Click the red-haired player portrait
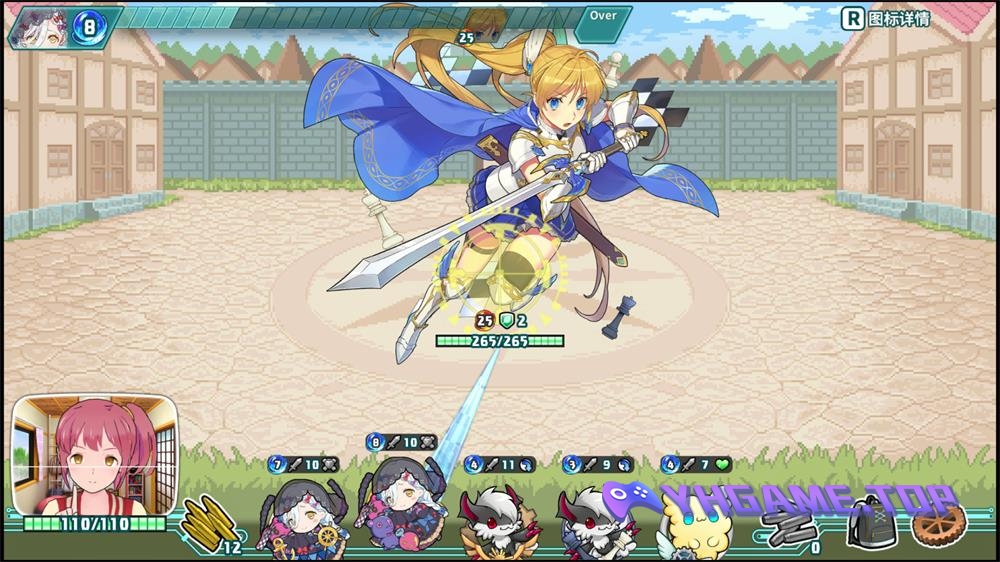 (95, 454)
